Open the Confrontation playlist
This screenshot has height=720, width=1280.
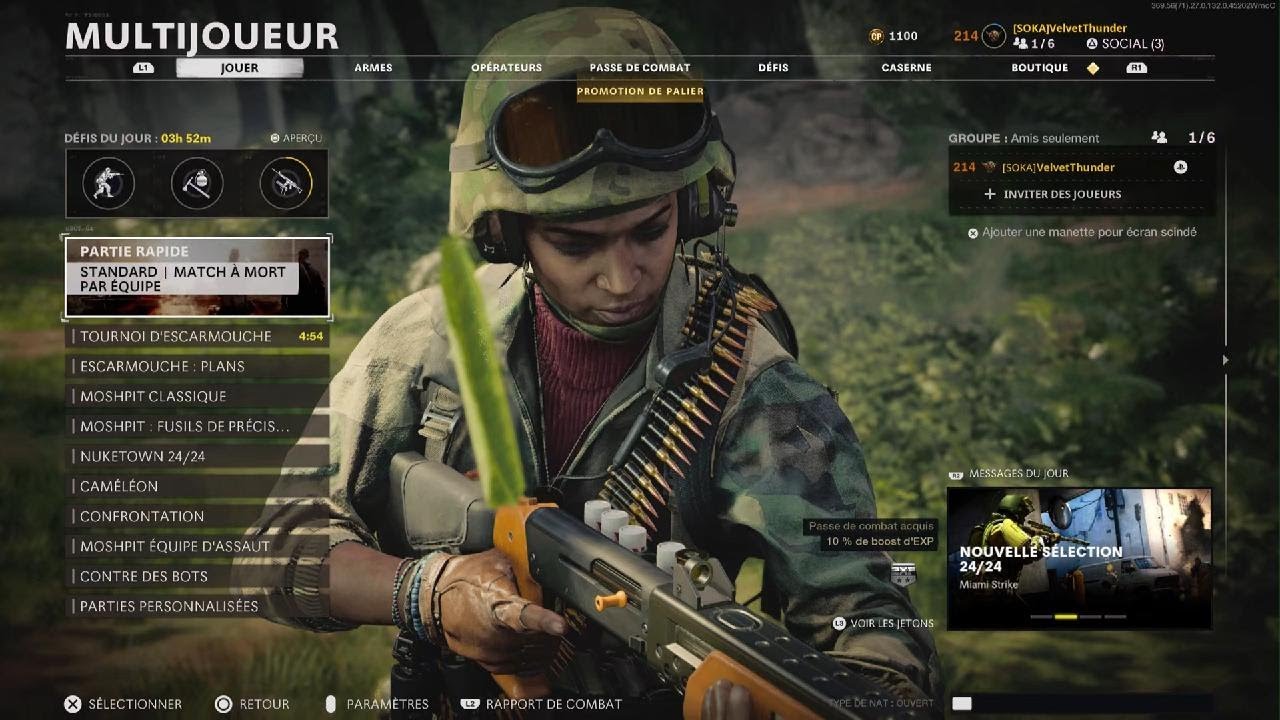[x=197, y=516]
